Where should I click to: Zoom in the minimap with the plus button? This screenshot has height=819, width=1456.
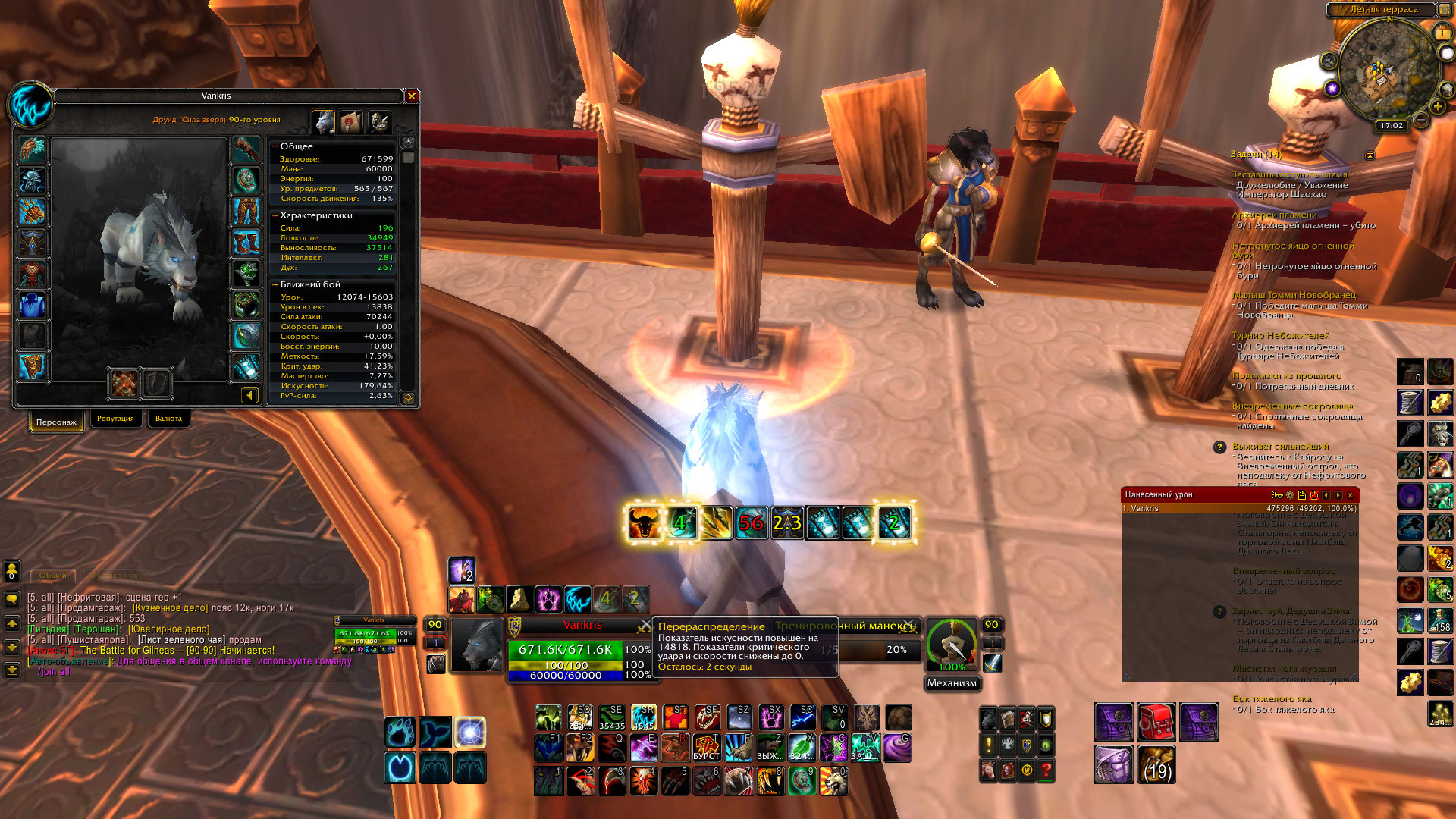[1437, 107]
